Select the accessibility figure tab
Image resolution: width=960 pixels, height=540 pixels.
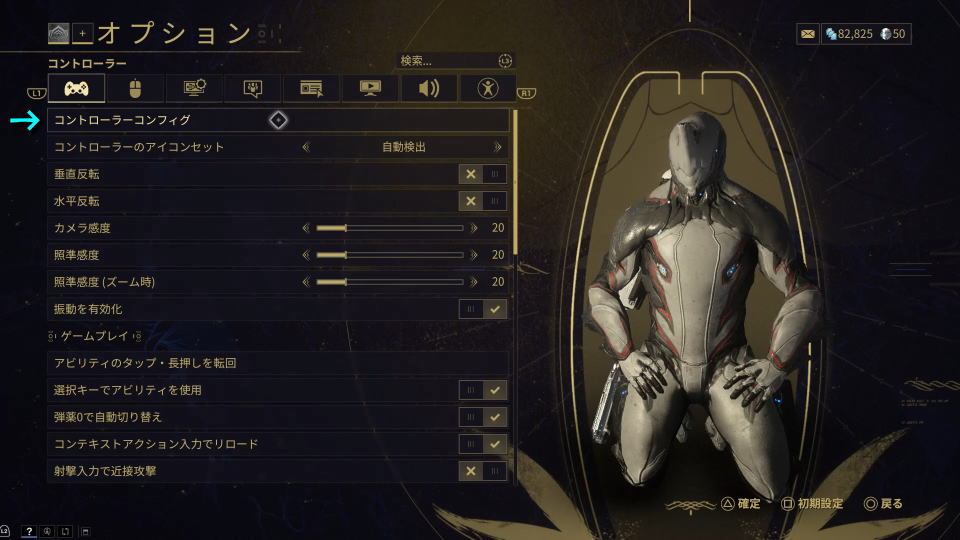click(488, 89)
